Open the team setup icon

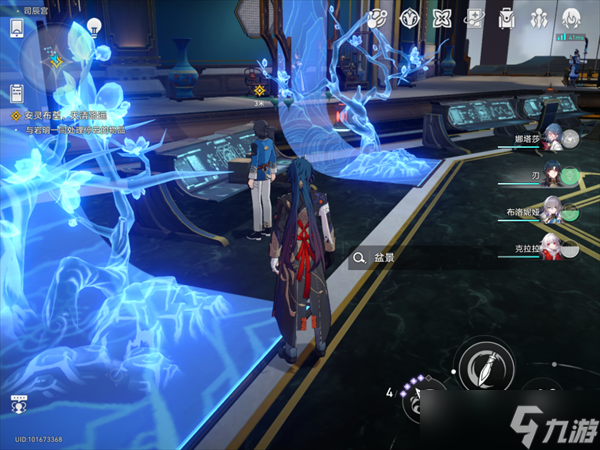[x=539, y=18]
